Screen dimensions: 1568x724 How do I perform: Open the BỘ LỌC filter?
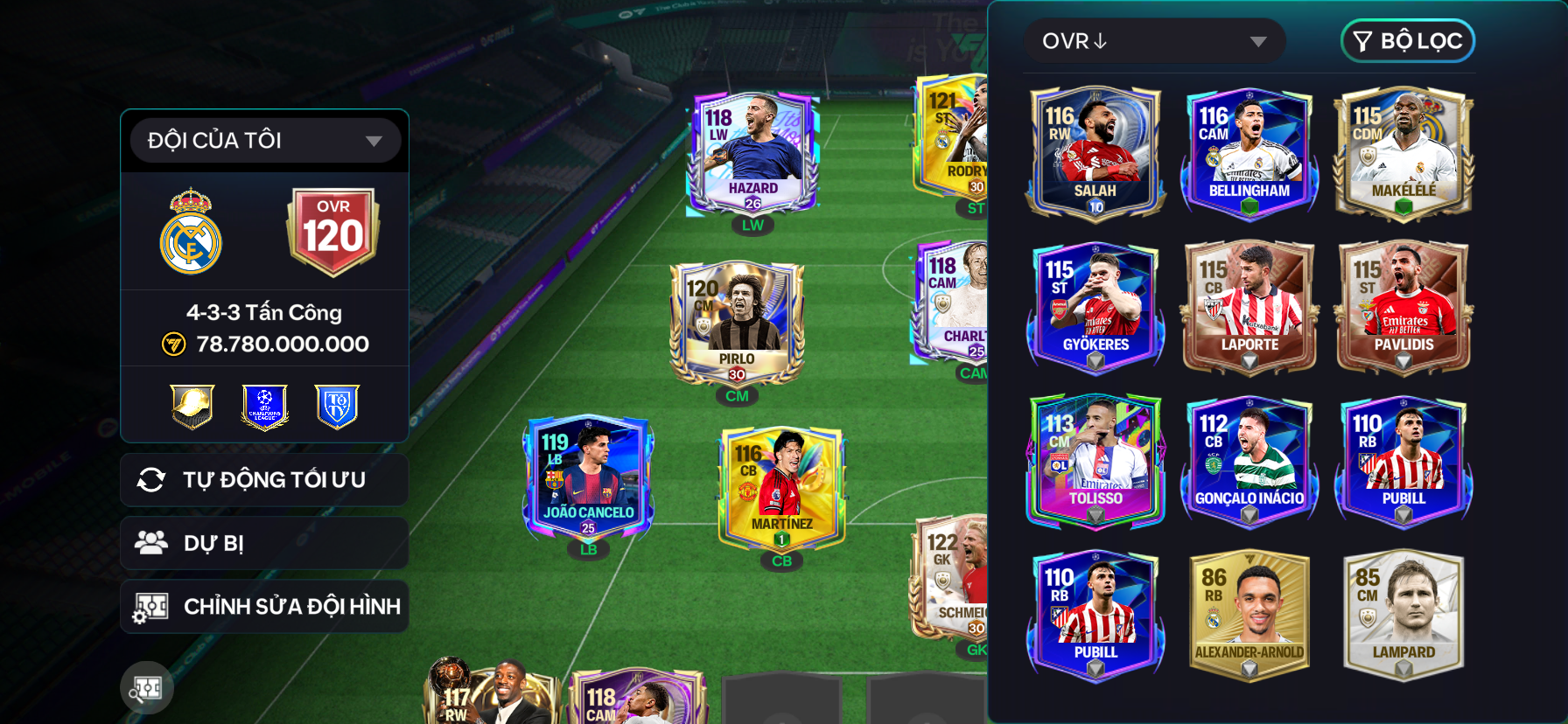tap(1407, 41)
